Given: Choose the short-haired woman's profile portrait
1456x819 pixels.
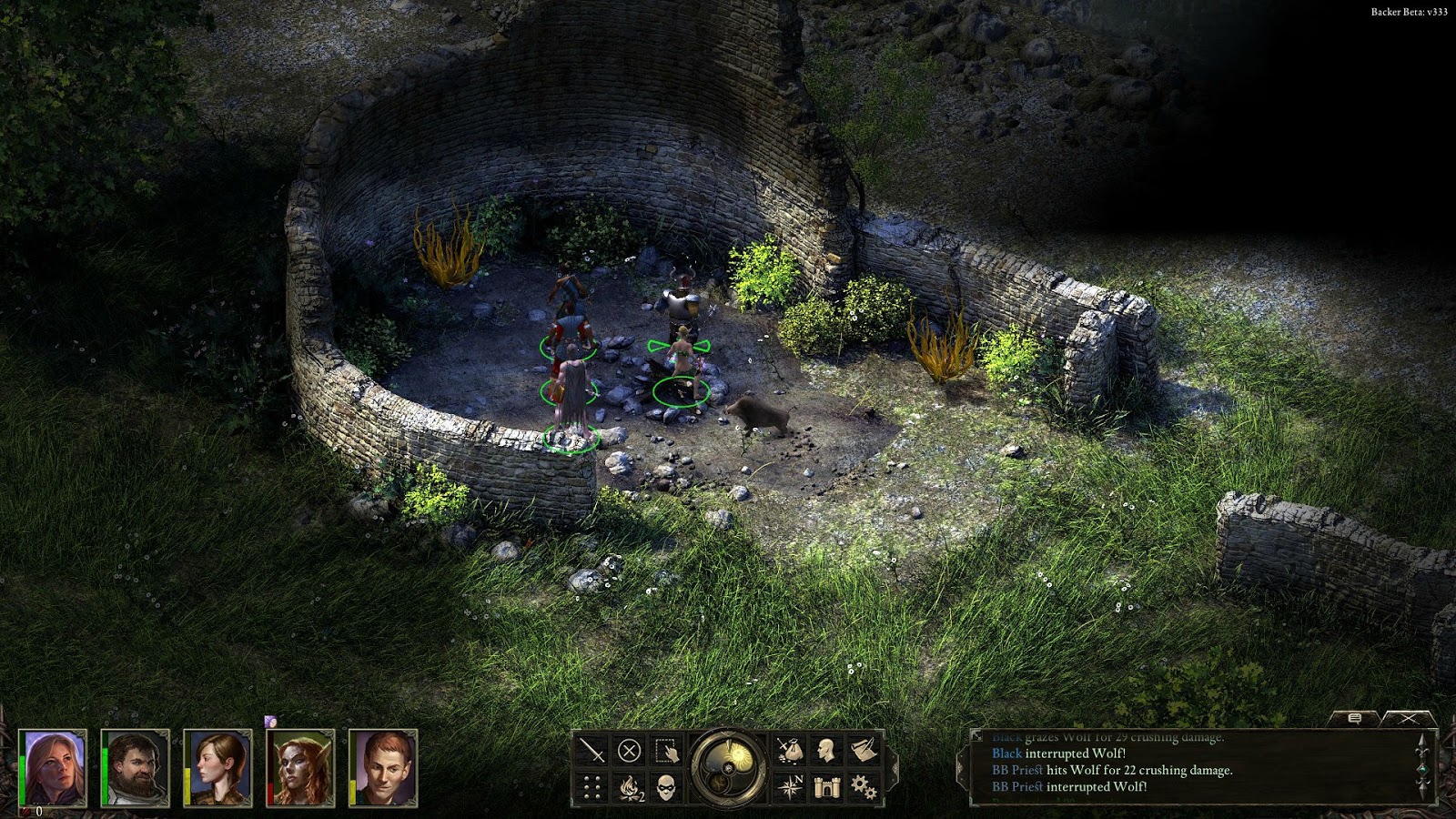Looking at the screenshot, I should pos(218,766).
